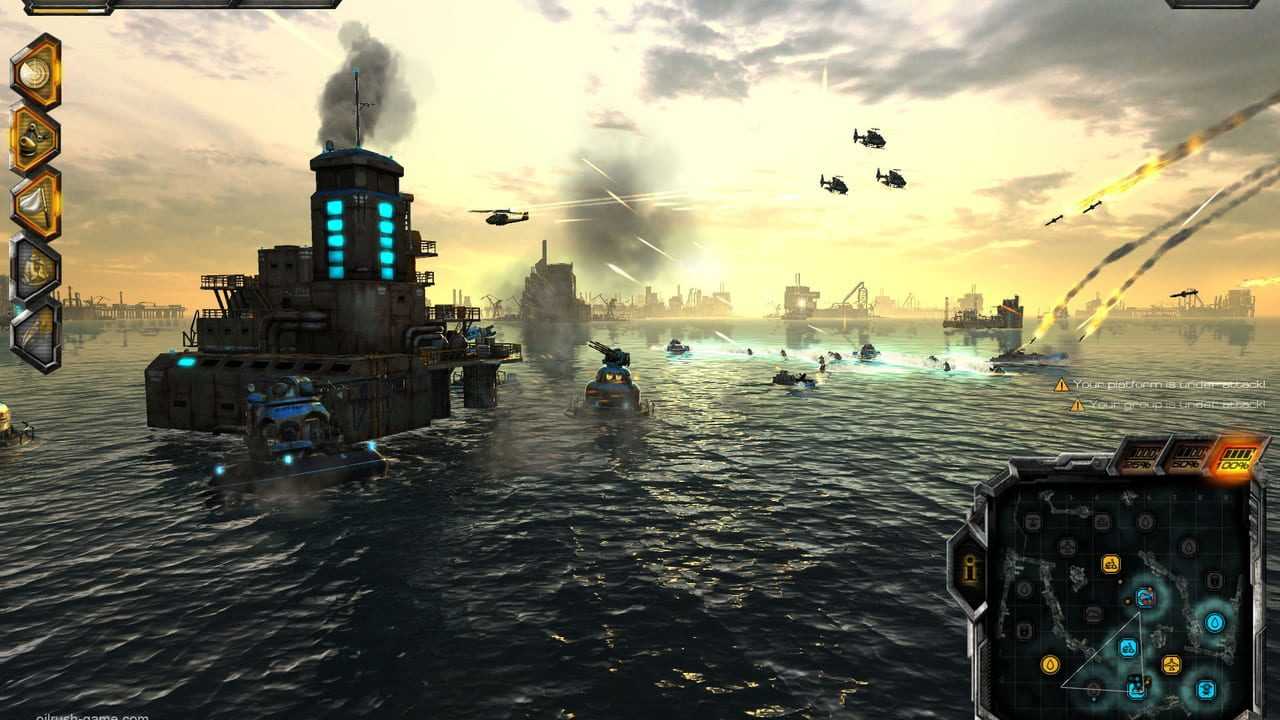Pick the blue oil drop platform marker

point(1215,623)
